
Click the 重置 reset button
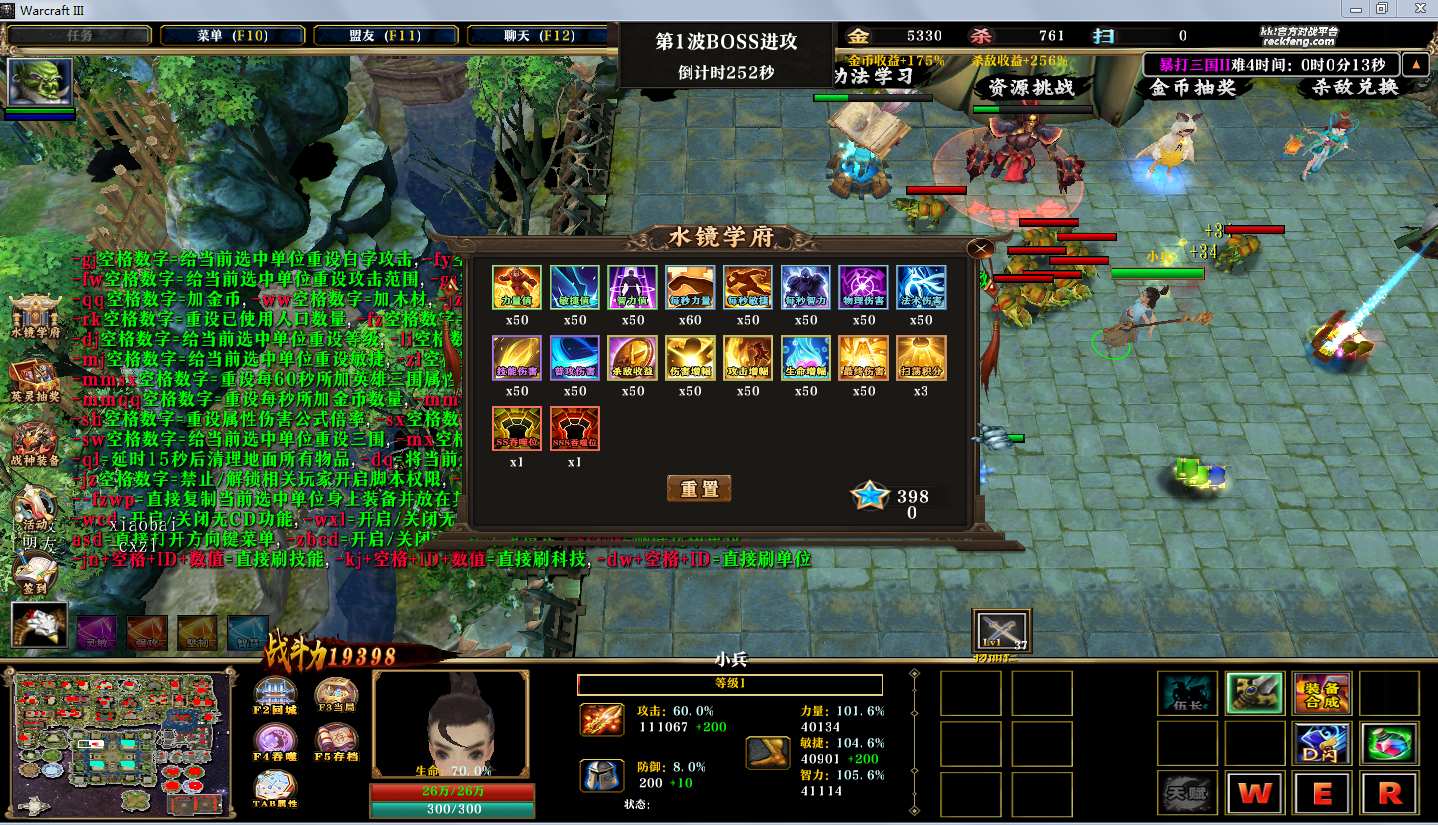(699, 489)
